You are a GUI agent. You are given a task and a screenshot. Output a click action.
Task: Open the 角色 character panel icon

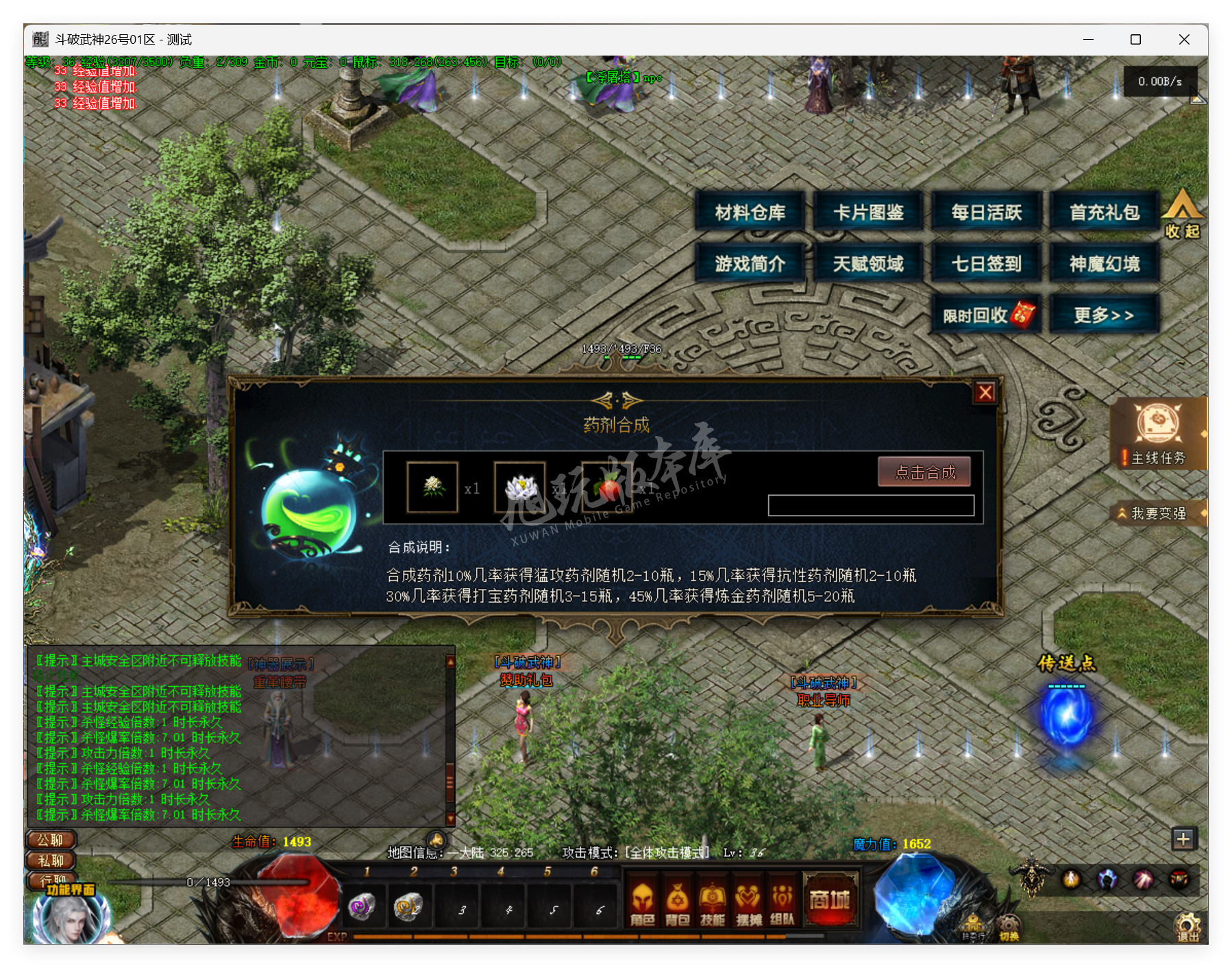coord(644,902)
